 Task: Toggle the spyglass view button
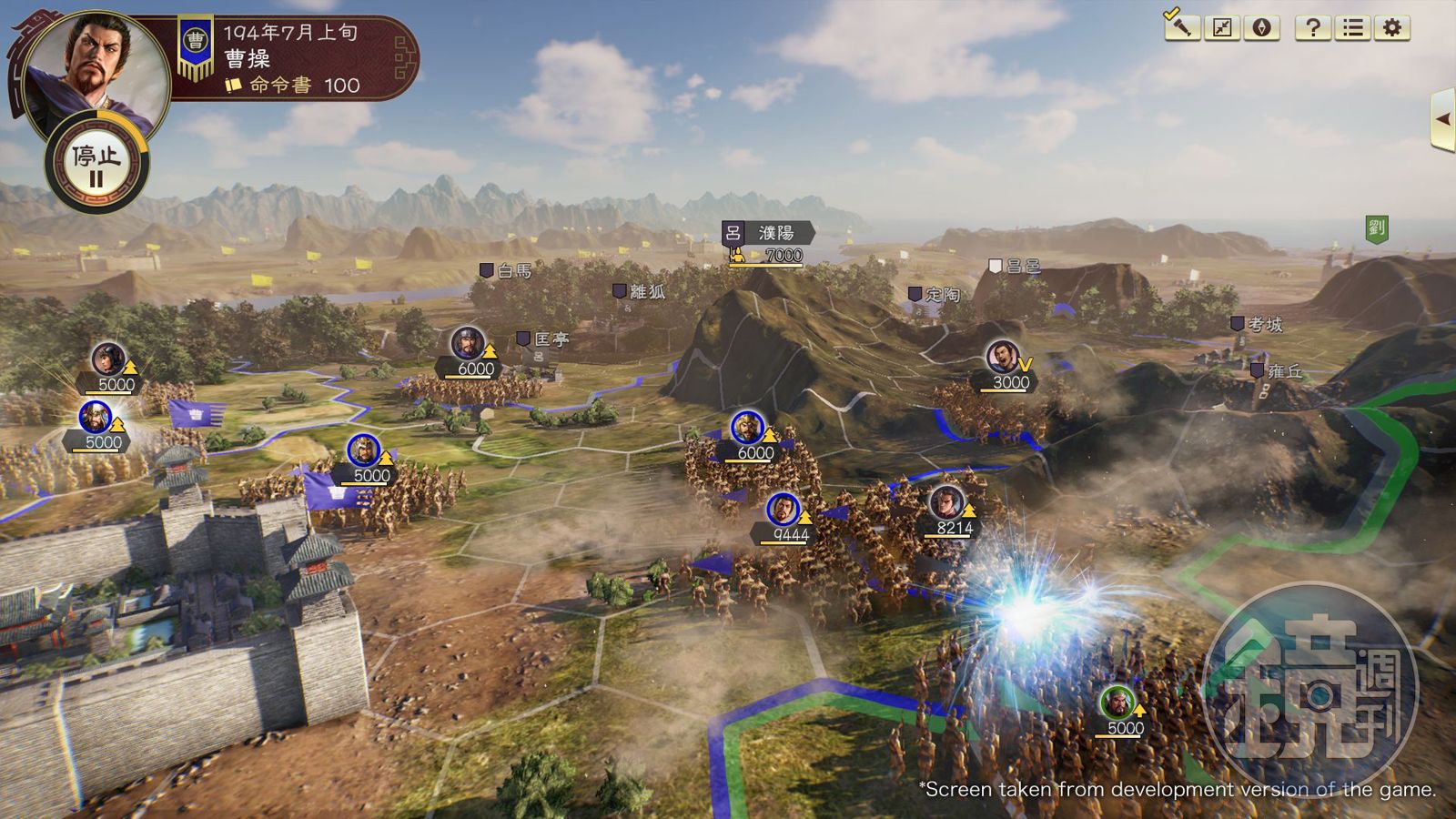tap(1180, 26)
